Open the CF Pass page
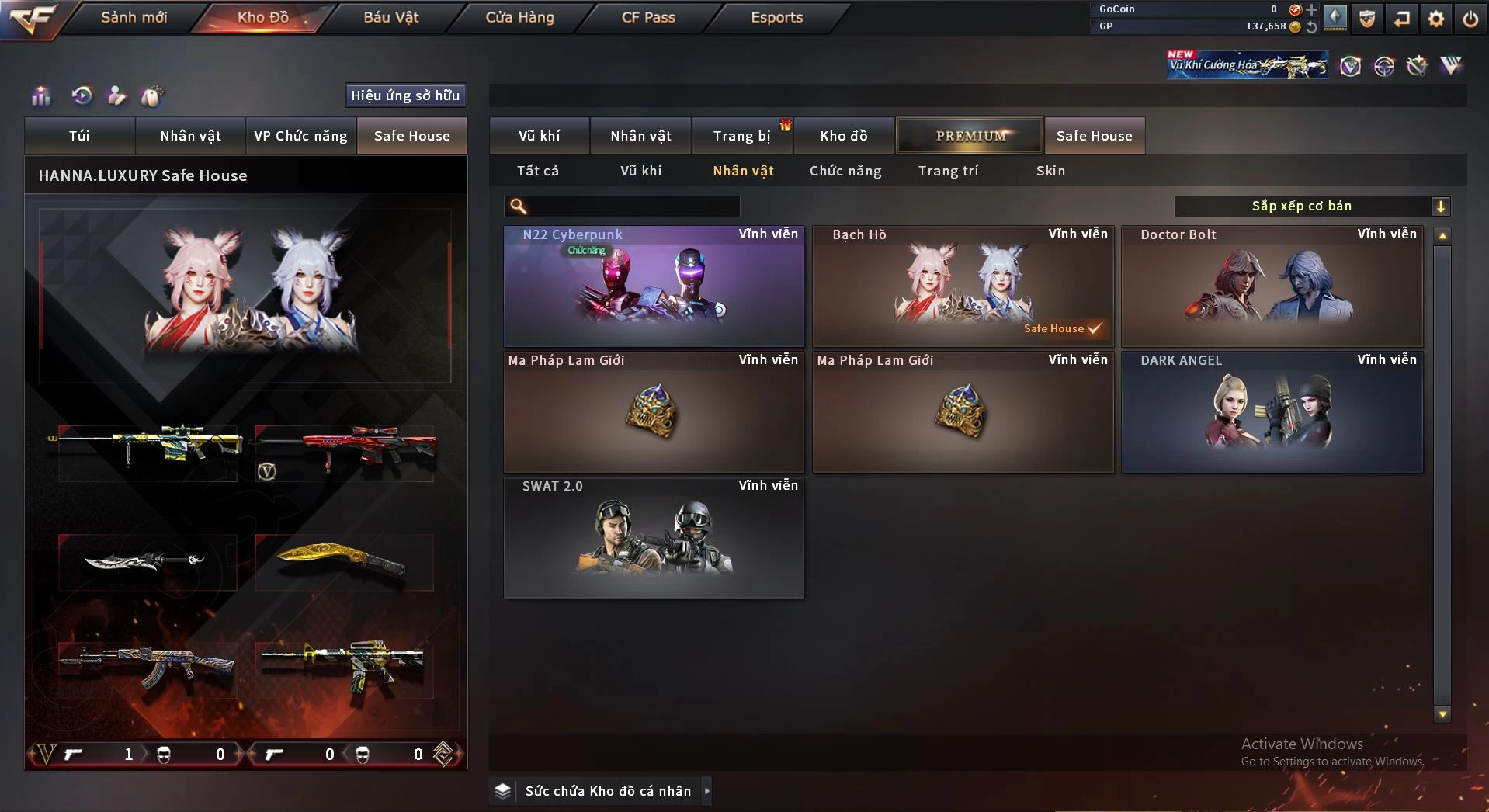The width and height of the screenshot is (1489, 812). pos(648,17)
